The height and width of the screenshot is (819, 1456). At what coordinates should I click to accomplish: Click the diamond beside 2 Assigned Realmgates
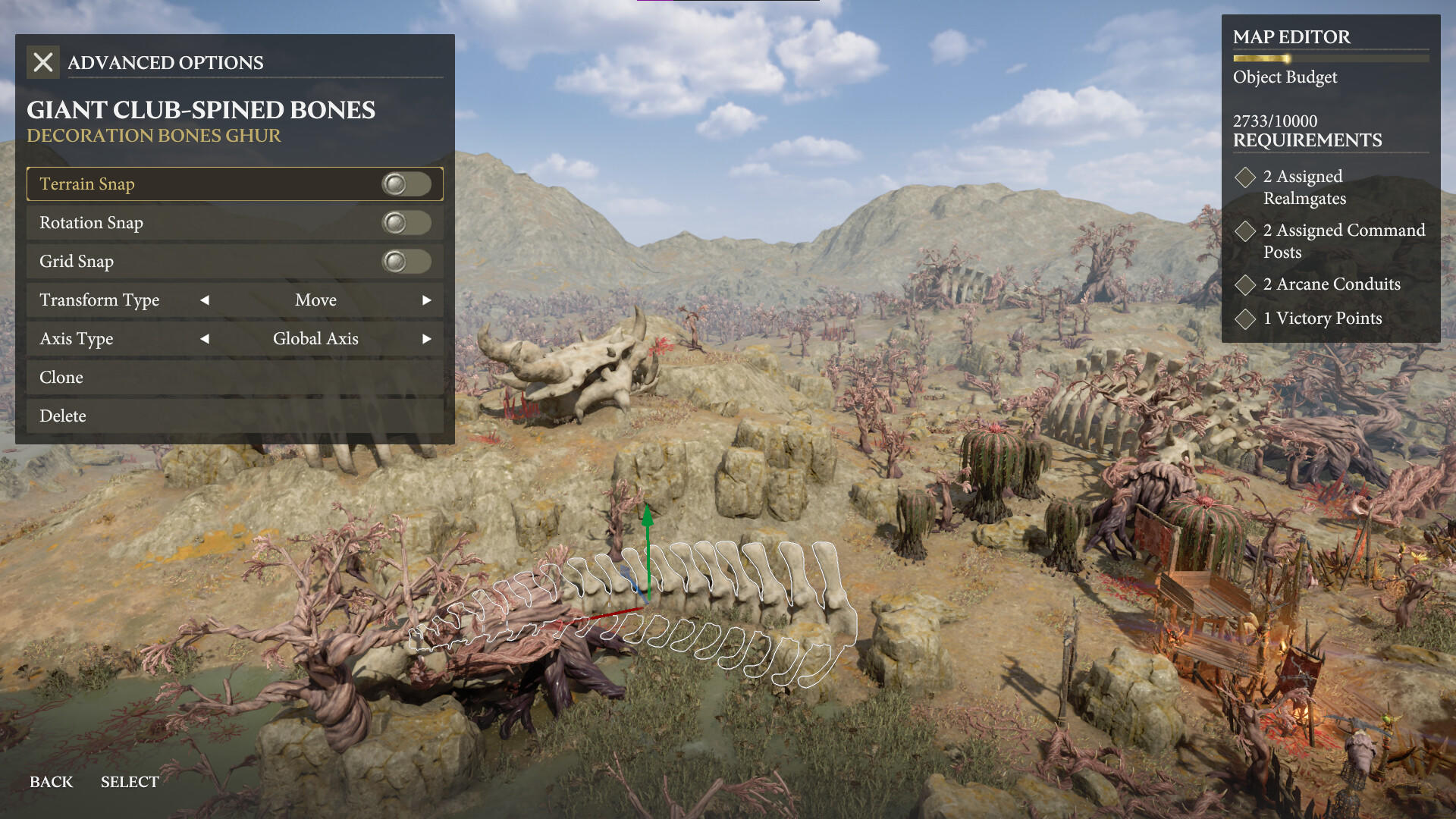pos(1245,177)
